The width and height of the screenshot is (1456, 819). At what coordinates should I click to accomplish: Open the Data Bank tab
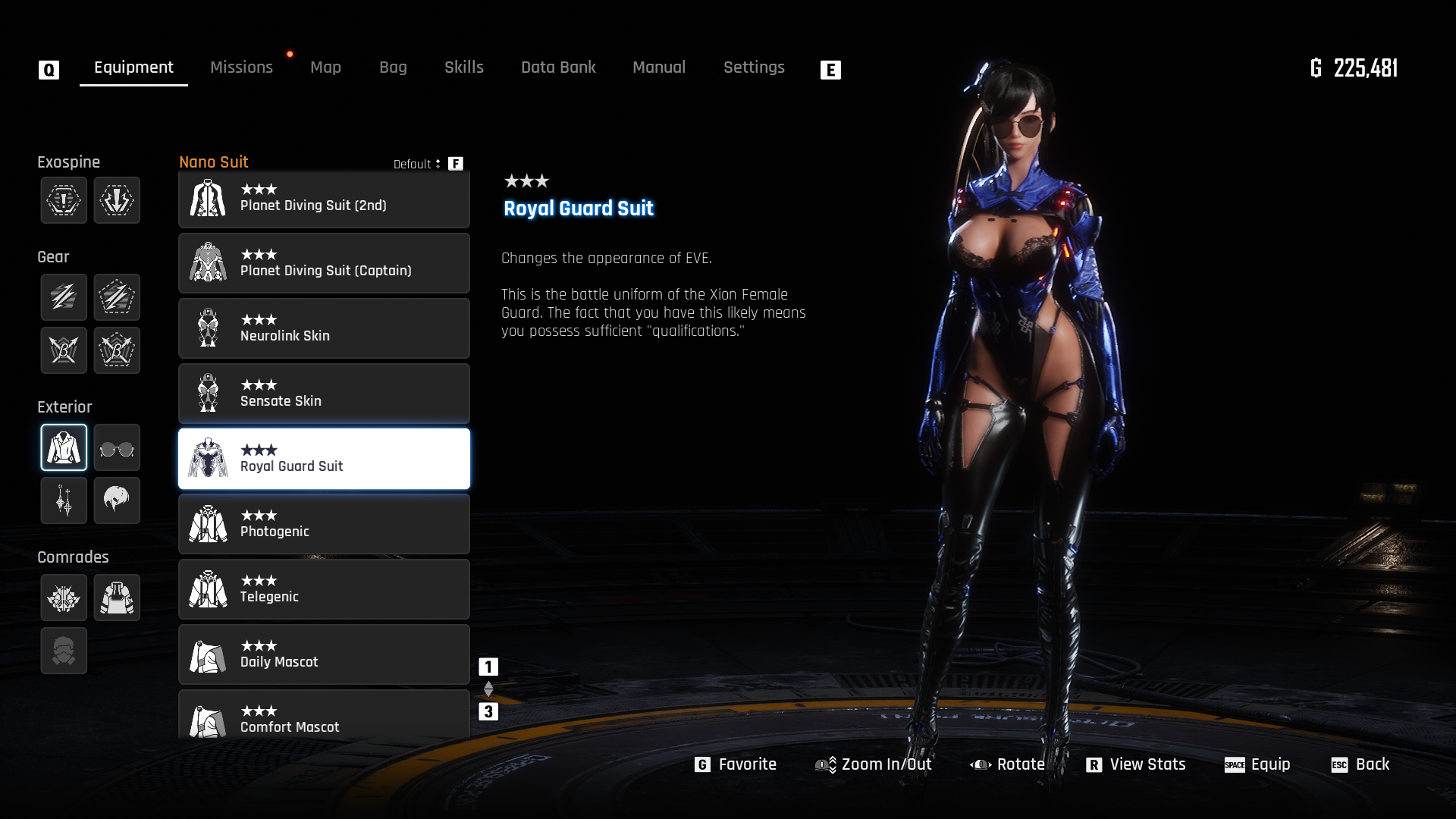(558, 67)
